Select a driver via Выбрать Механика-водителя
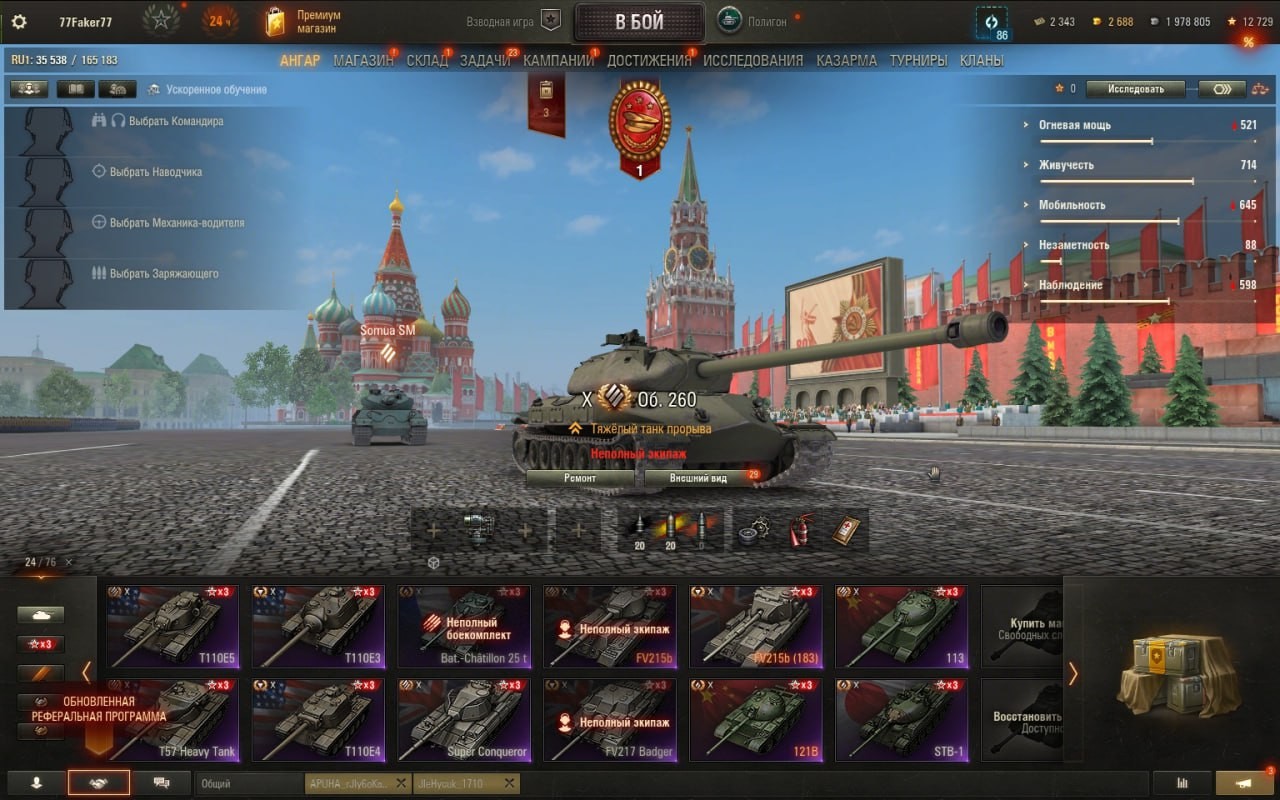1280x800 pixels. coord(176,223)
